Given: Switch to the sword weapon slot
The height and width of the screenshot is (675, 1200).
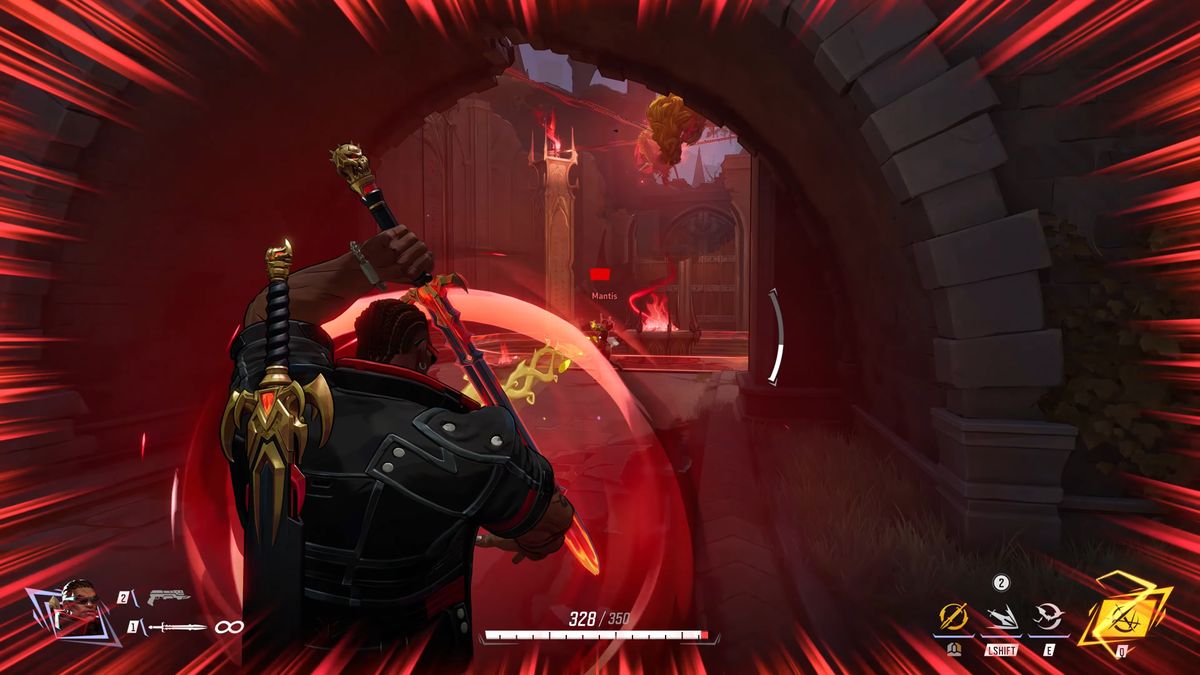Looking at the screenshot, I should point(177,627).
